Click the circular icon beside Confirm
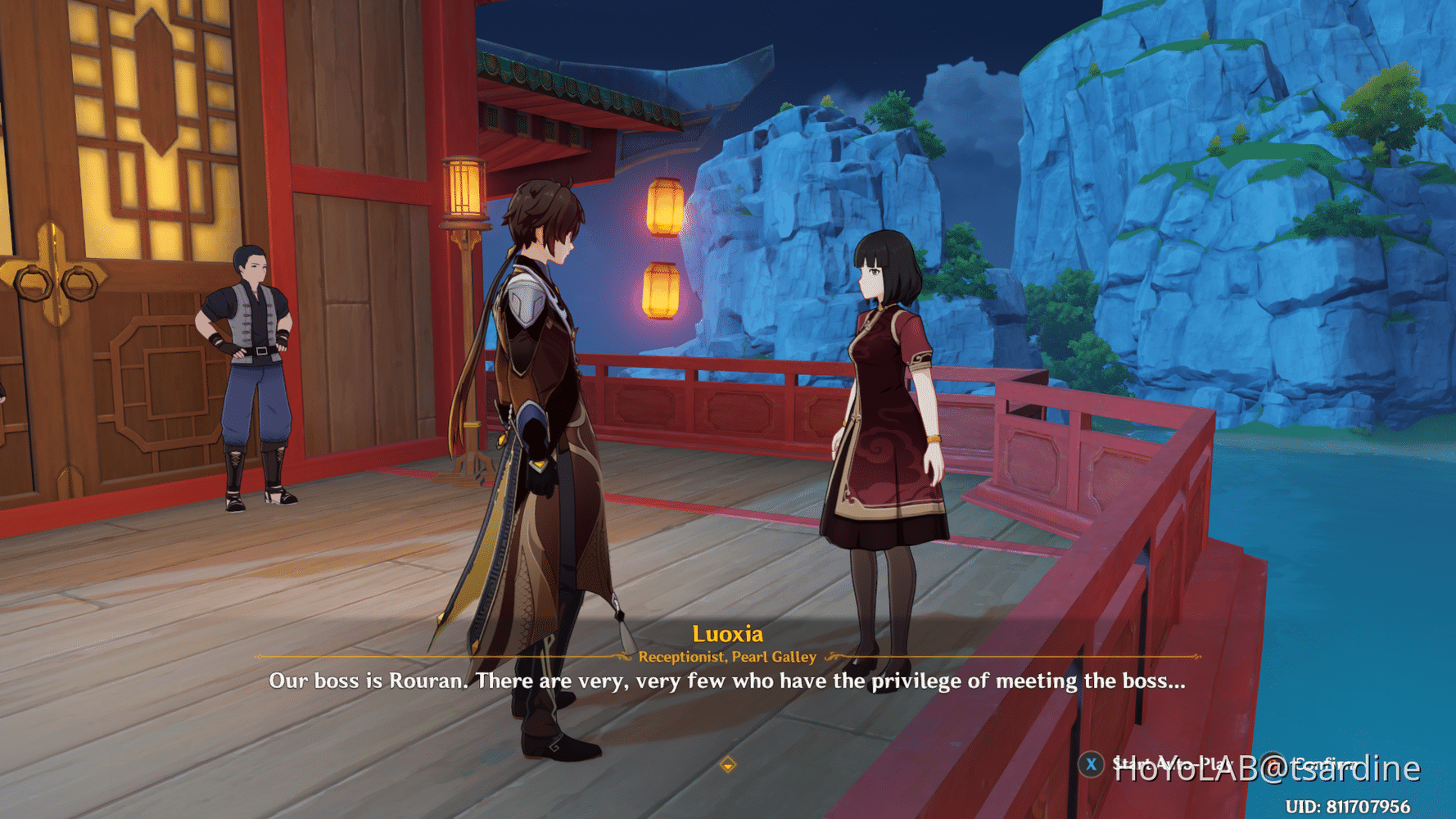The height and width of the screenshot is (819, 1456). pyautogui.click(x=1273, y=764)
